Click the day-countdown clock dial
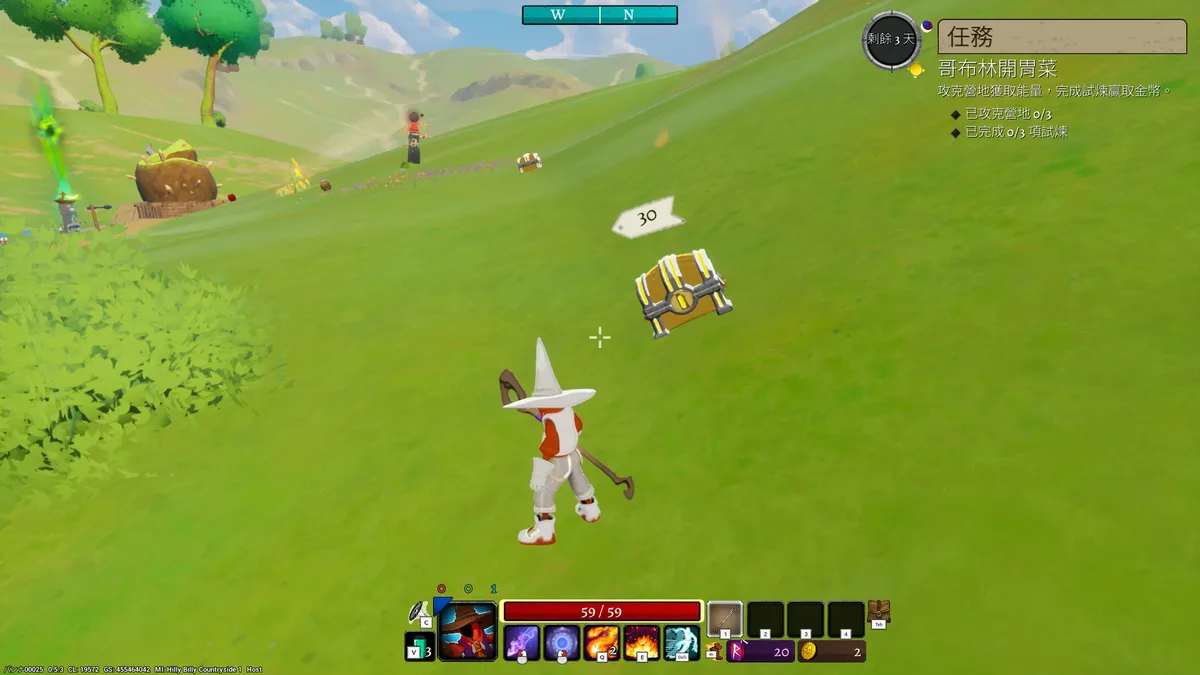The image size is (1200, 675). click(x=890, y=40)
